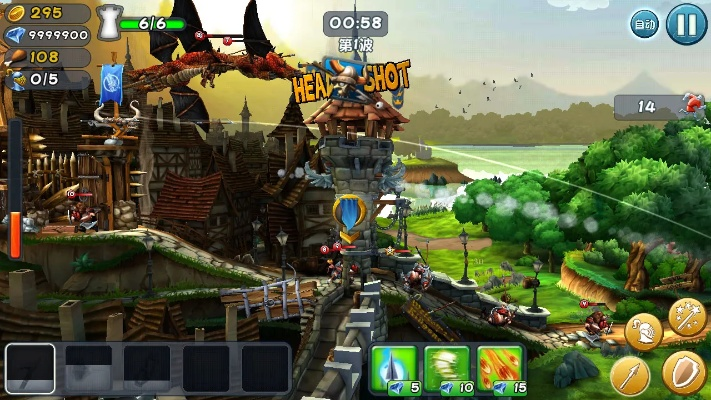Viewport: 711px width, 400px height.
Task: Activate the ice spike spell costing 5
Action: coord(392,367)
